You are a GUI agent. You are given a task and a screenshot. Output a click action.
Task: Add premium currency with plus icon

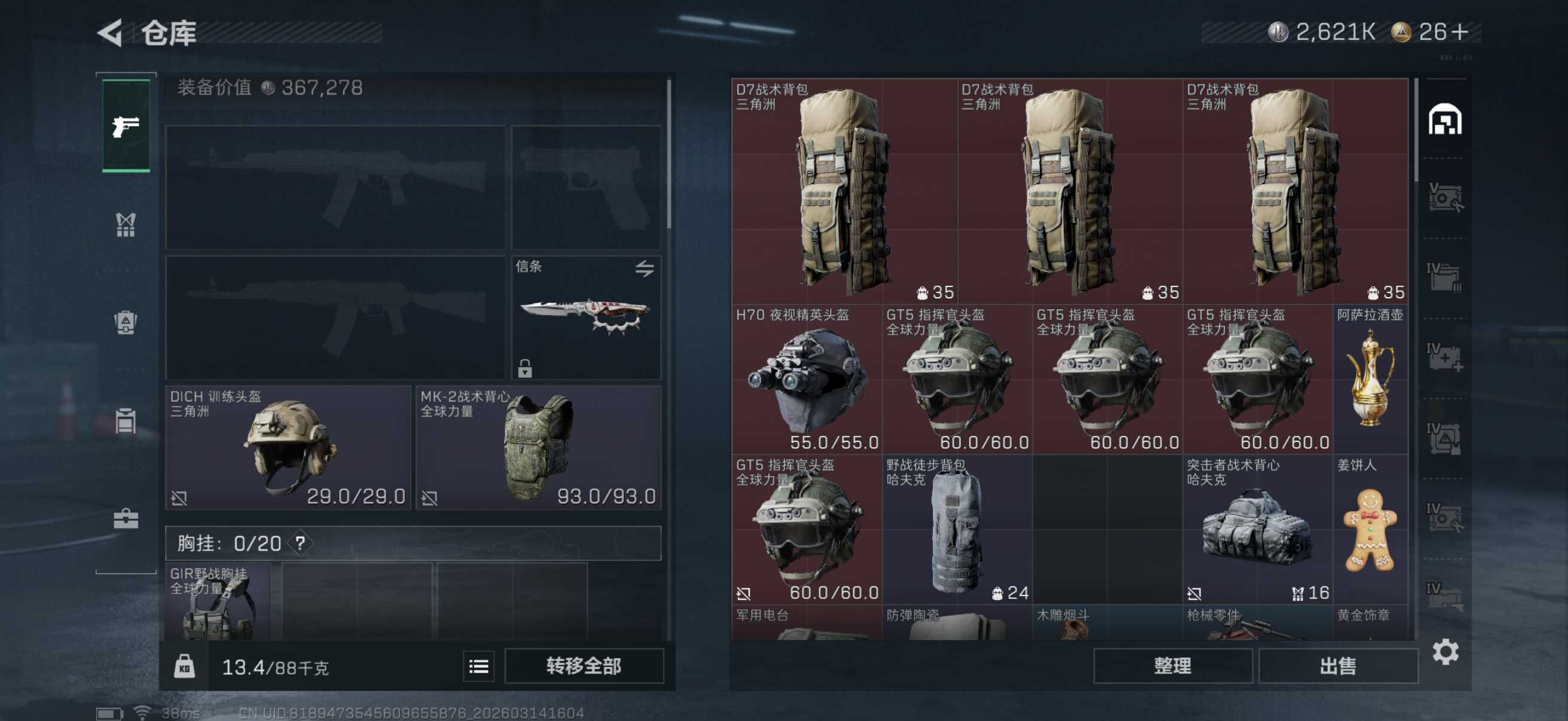tap(1460, 32)
